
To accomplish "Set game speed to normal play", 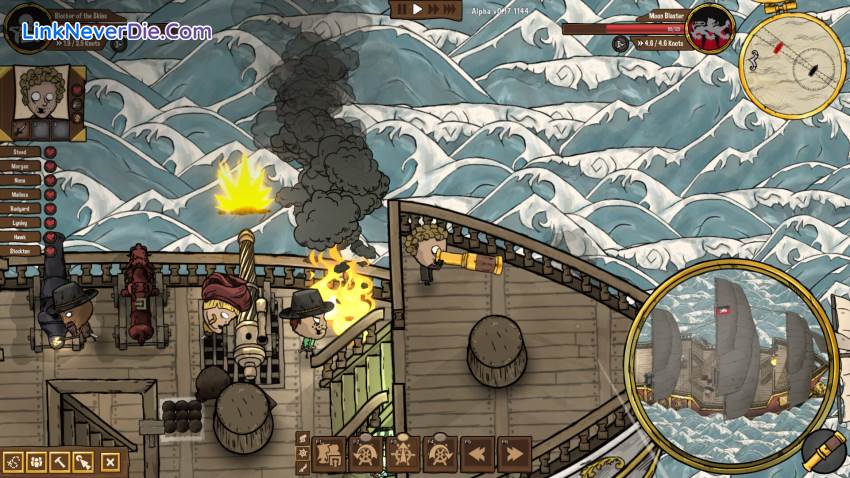I will (x=419, y=9).
